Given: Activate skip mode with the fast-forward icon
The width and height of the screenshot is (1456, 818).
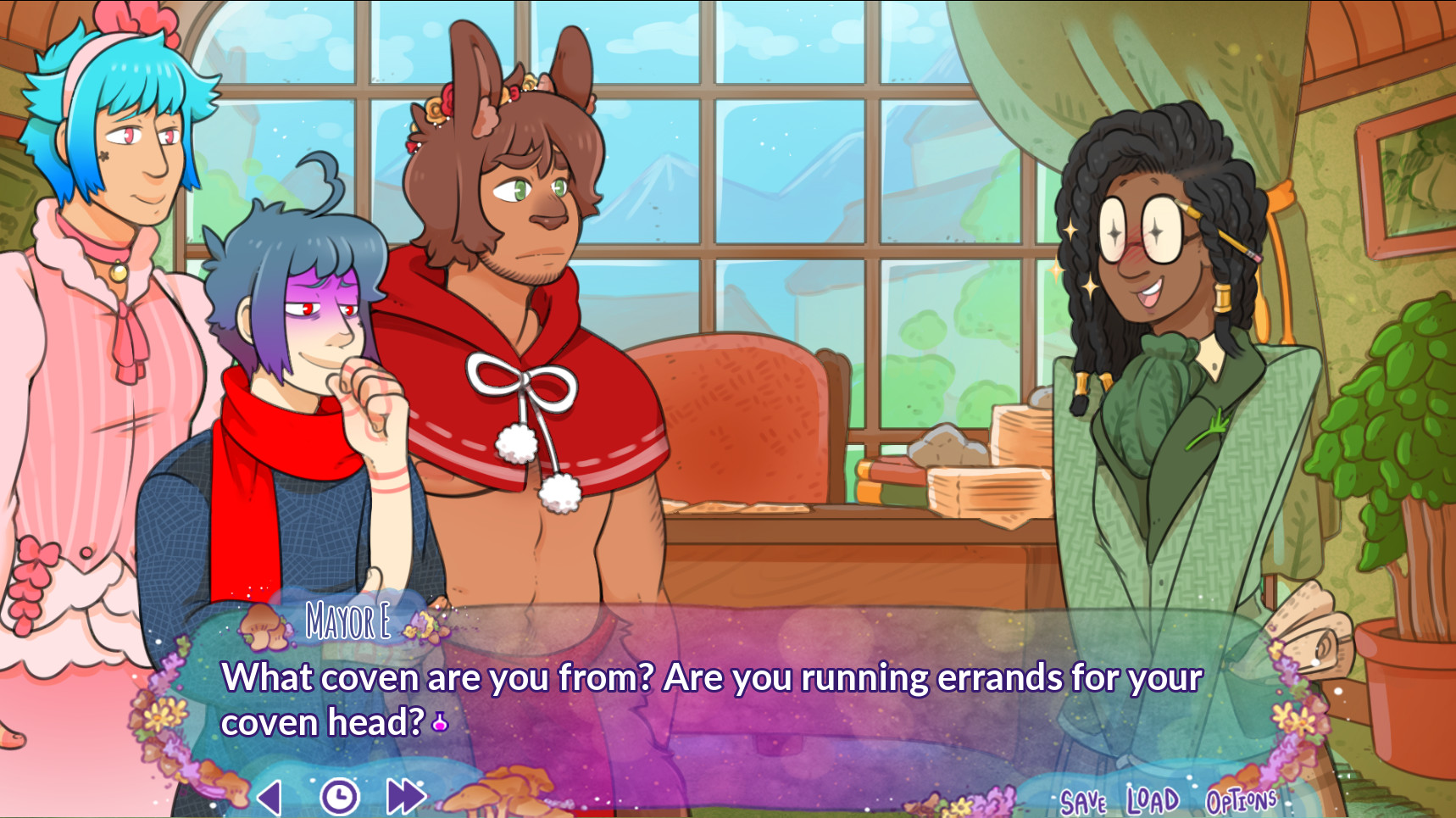Looking at the screenshot, I should coord(404,795).
